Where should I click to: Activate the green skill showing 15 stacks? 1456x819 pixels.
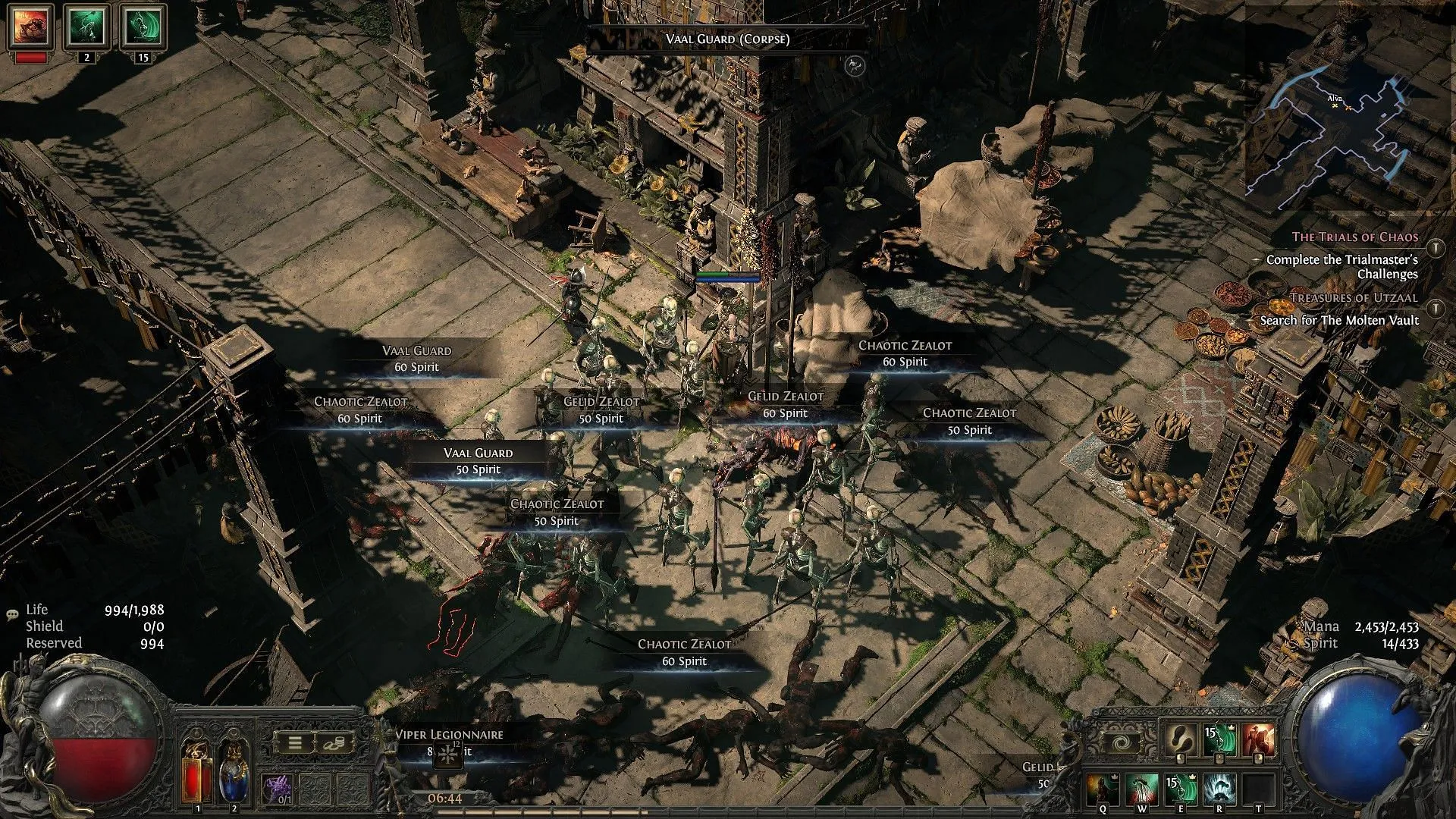pyautogui.click(x=1220, y=740)
